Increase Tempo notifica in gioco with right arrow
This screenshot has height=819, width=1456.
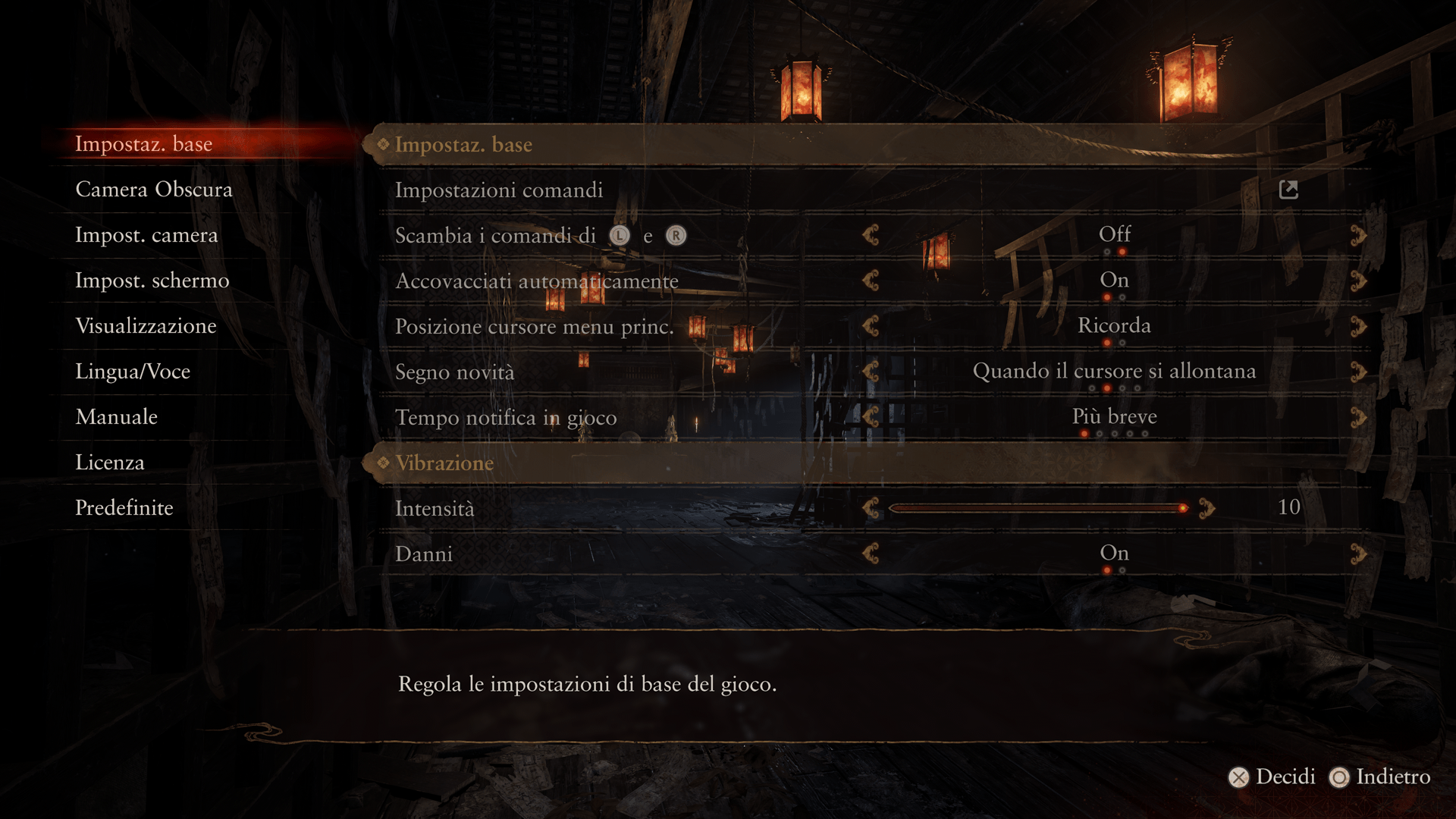pyautogui.click(x=1358, y=418)
